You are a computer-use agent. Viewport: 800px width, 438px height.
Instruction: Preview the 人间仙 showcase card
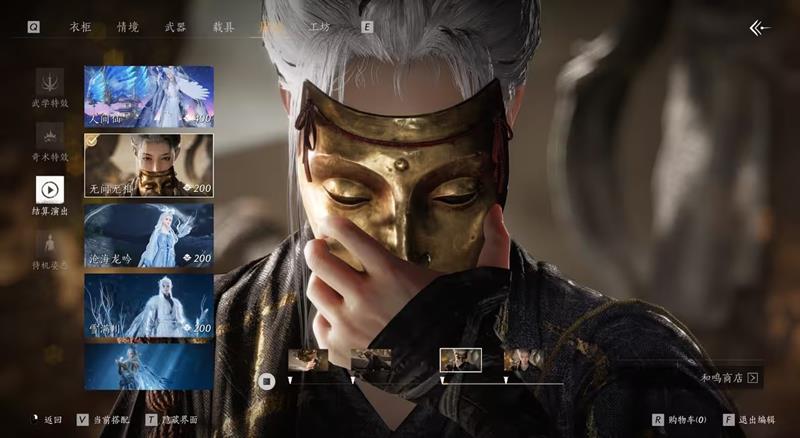click(148, 97)
